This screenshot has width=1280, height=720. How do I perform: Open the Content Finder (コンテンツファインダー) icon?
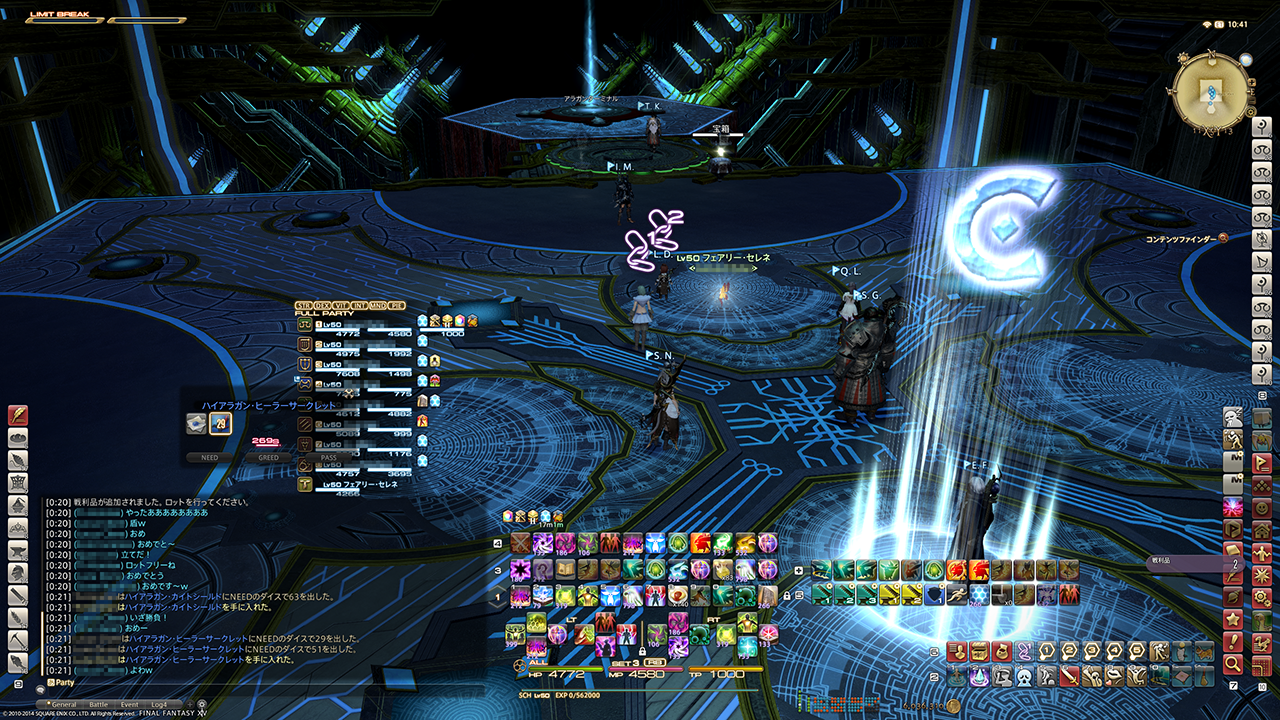click(1223, 239)
